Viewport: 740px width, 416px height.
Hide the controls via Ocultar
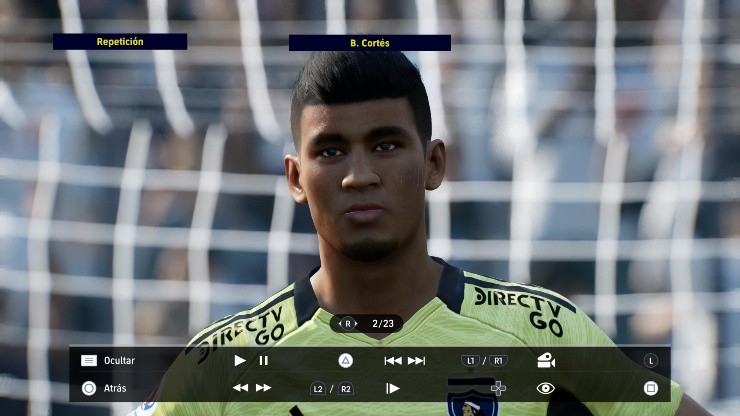[x=118, y=360]
